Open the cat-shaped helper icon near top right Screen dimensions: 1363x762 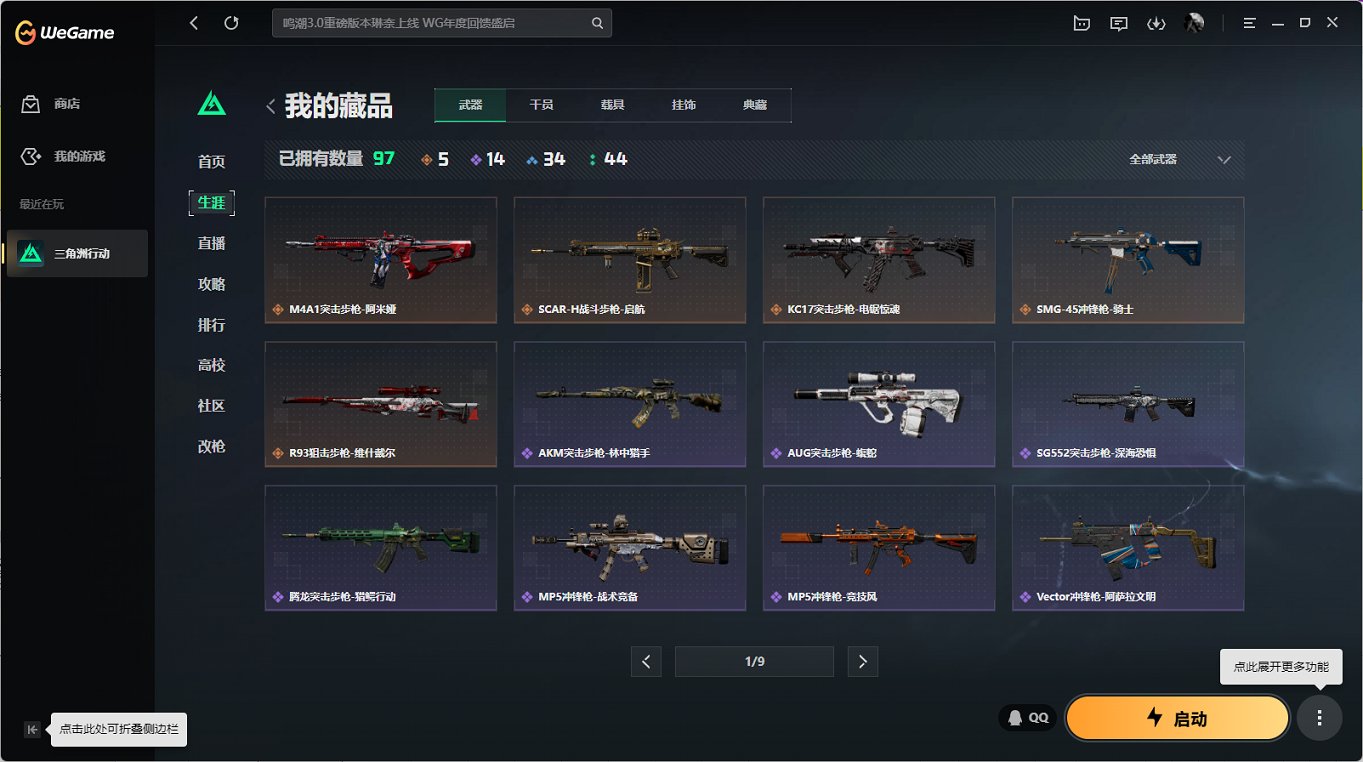click(x=1081, y=22)
